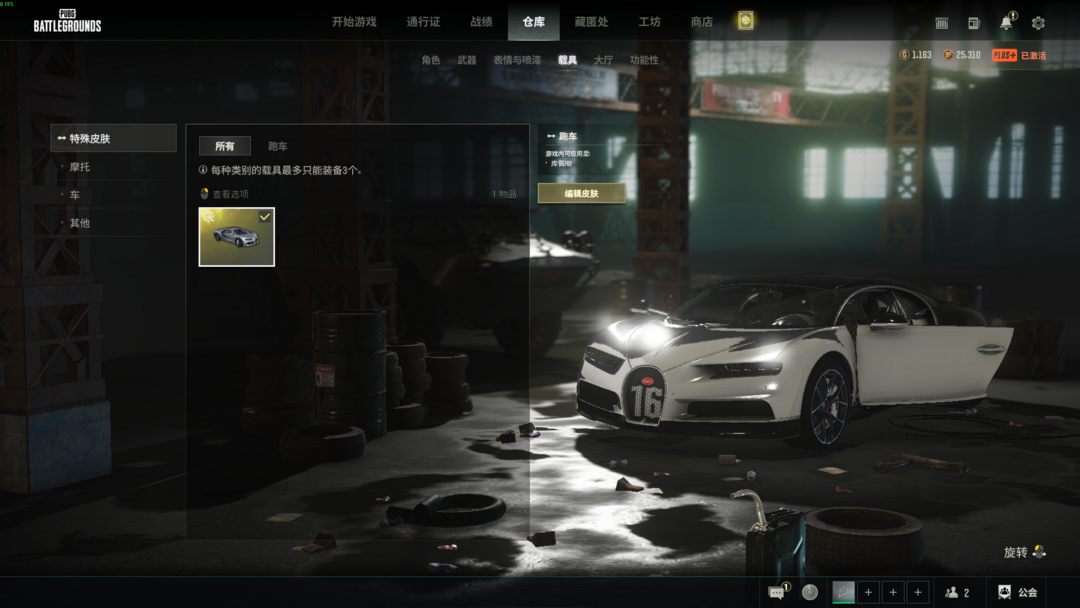Switch to the 通行证 pass tab
The image size is (1080, 608).
(x=423, y=22)
